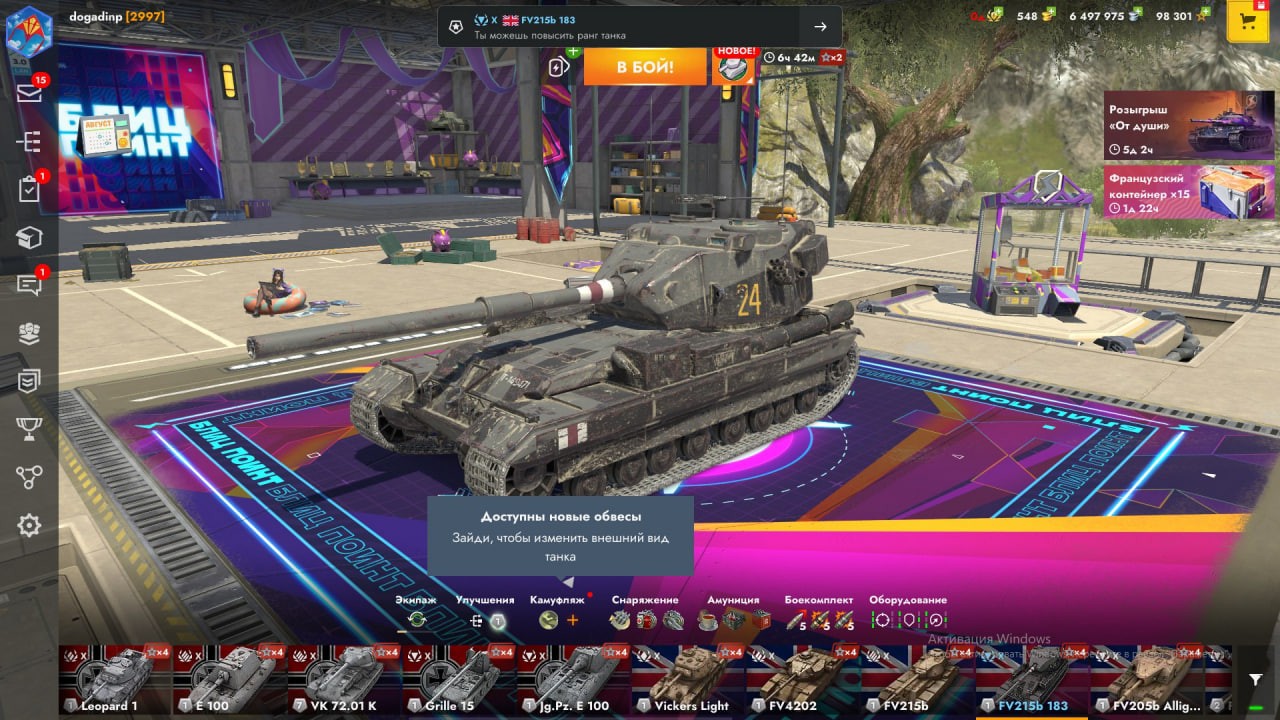Open the settings gear in the sidebar
The image size is (1280, 720).
(x=29, y=525)
